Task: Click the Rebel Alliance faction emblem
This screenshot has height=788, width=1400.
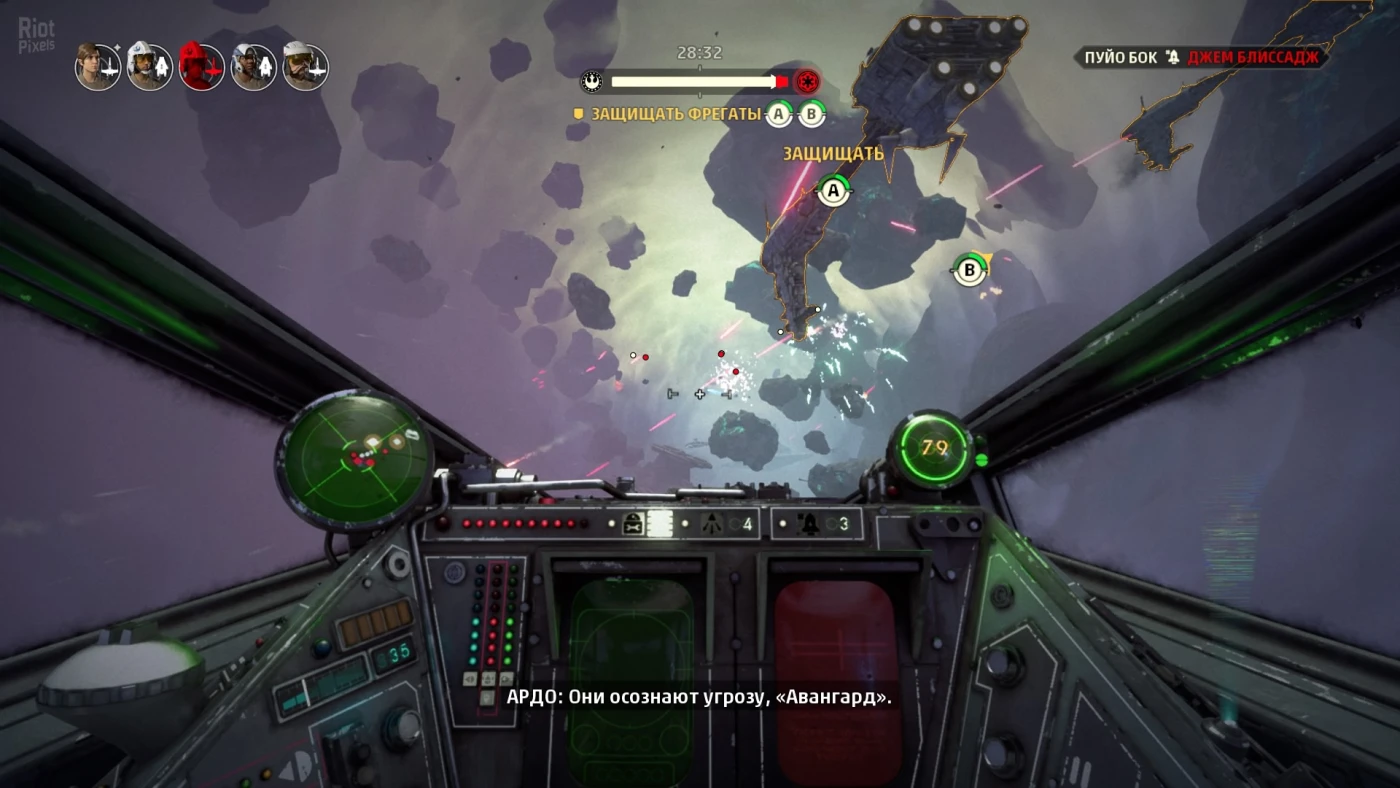Action: click(593, 81)
